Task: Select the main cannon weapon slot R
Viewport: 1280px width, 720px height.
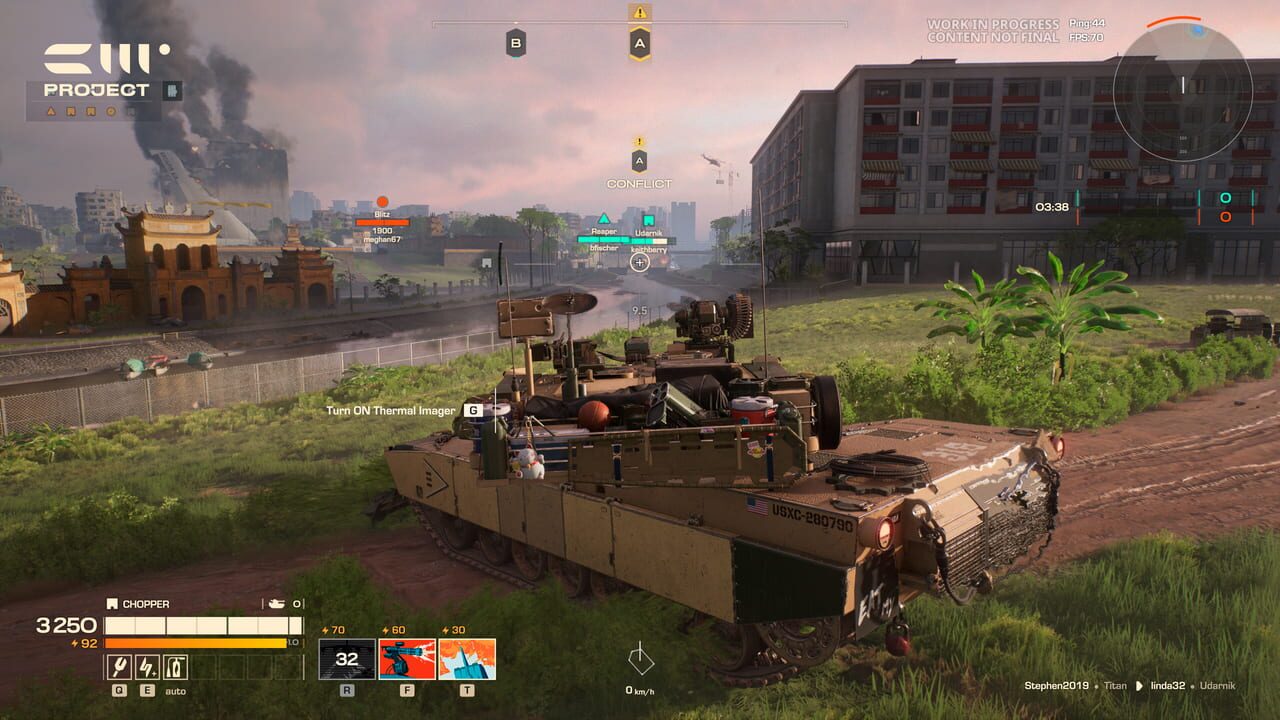Action: click(x=346, y=659)
